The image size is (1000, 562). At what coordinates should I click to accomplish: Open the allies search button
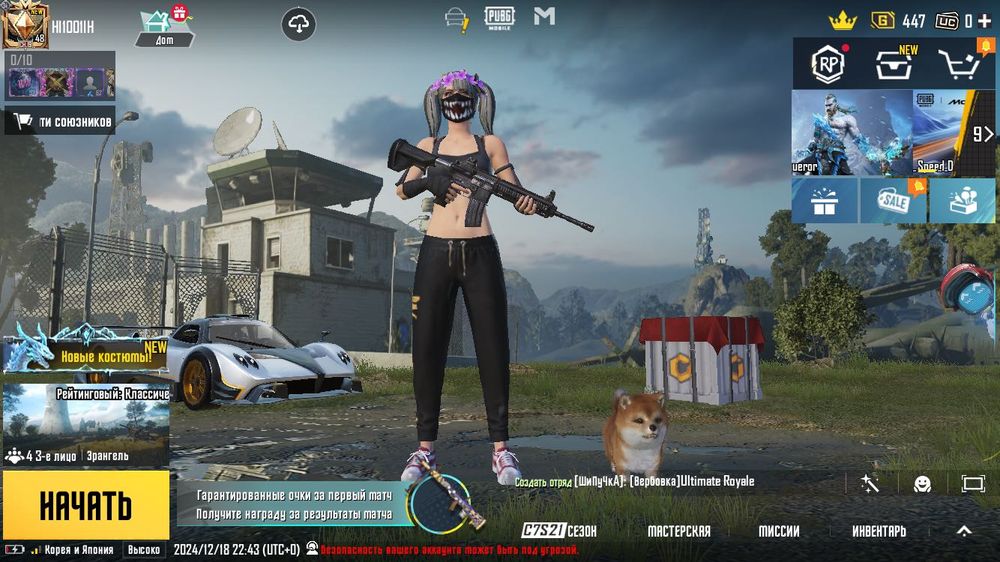[60, 122]
